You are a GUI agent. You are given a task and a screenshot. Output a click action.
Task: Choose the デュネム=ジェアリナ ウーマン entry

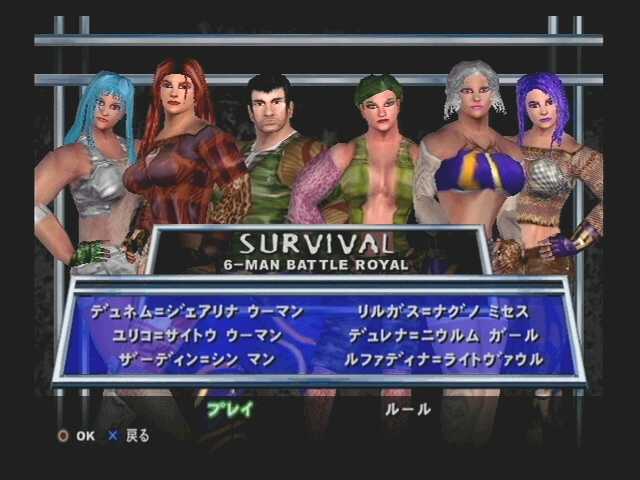click(x=196, y=312)
